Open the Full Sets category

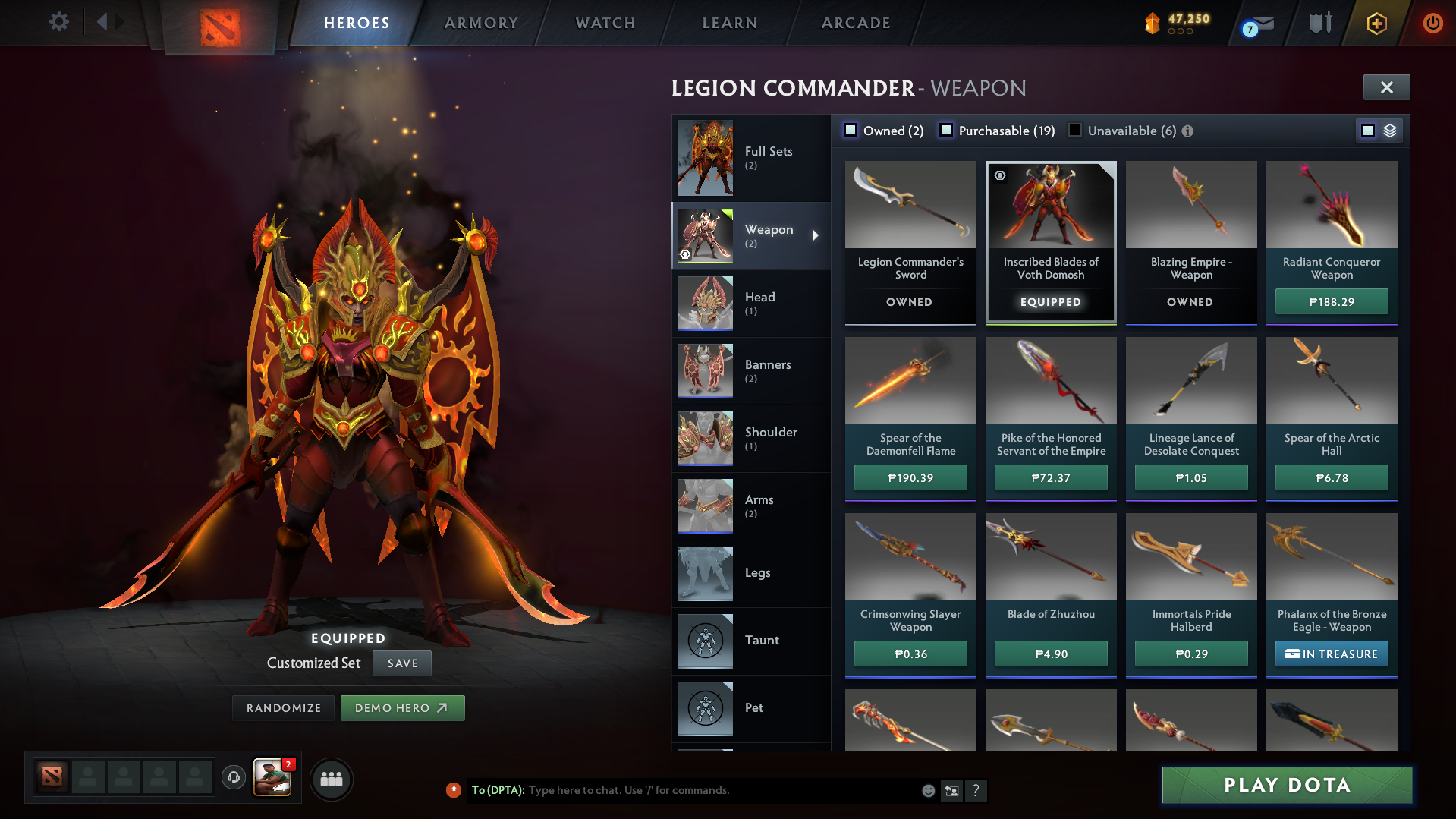point(751,158)
